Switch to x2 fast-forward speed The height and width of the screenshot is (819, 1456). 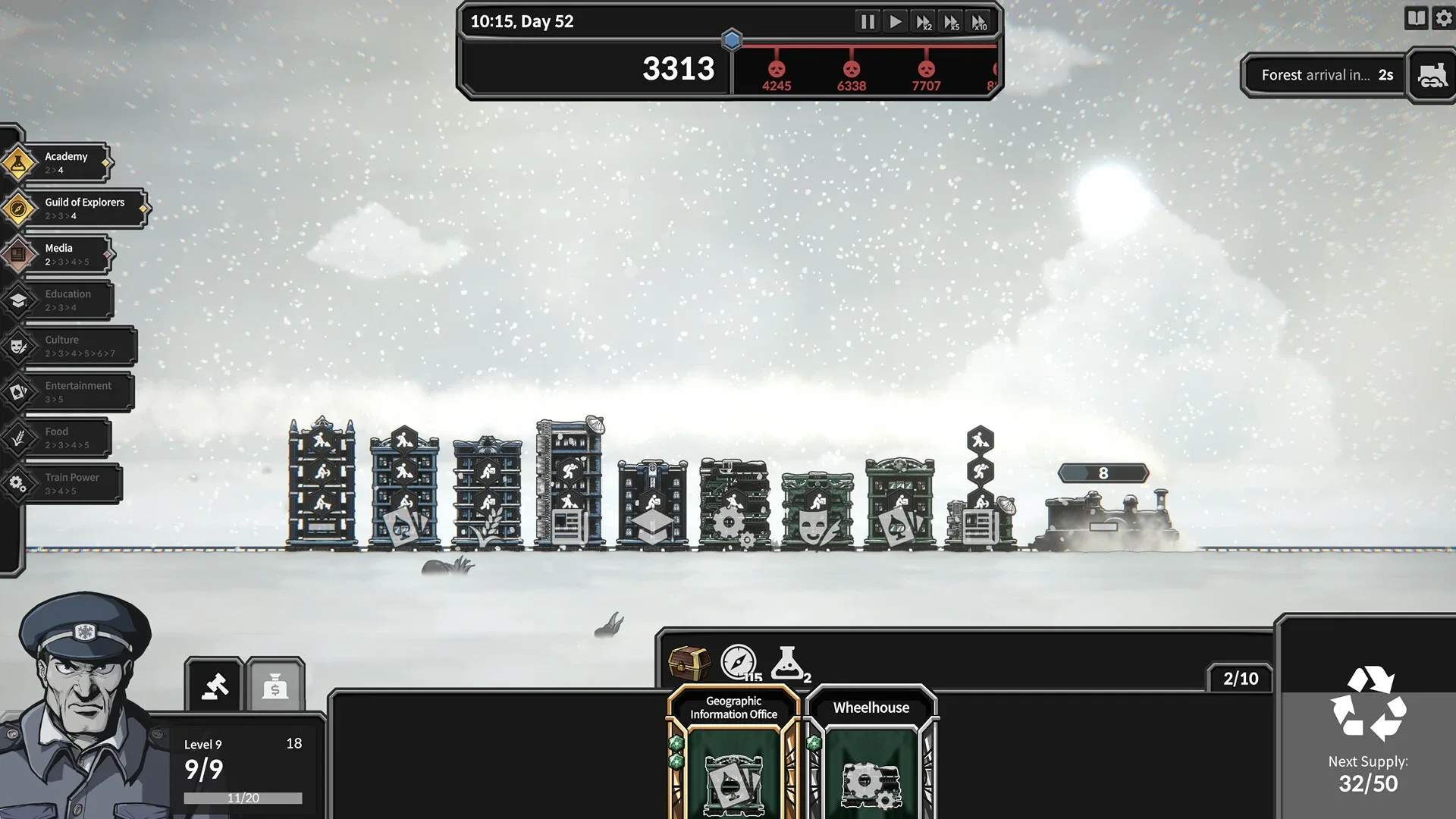tap(924, 22)
